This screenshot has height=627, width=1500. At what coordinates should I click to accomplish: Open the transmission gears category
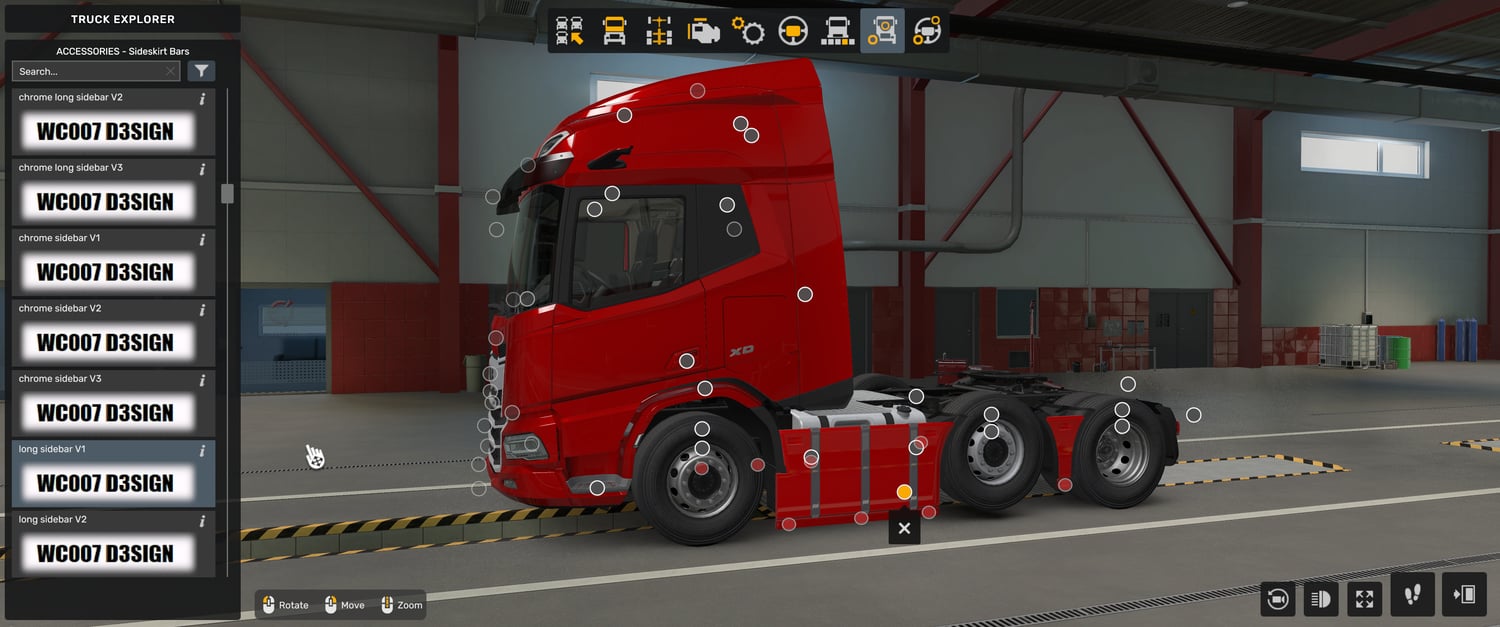click(748, 31)
